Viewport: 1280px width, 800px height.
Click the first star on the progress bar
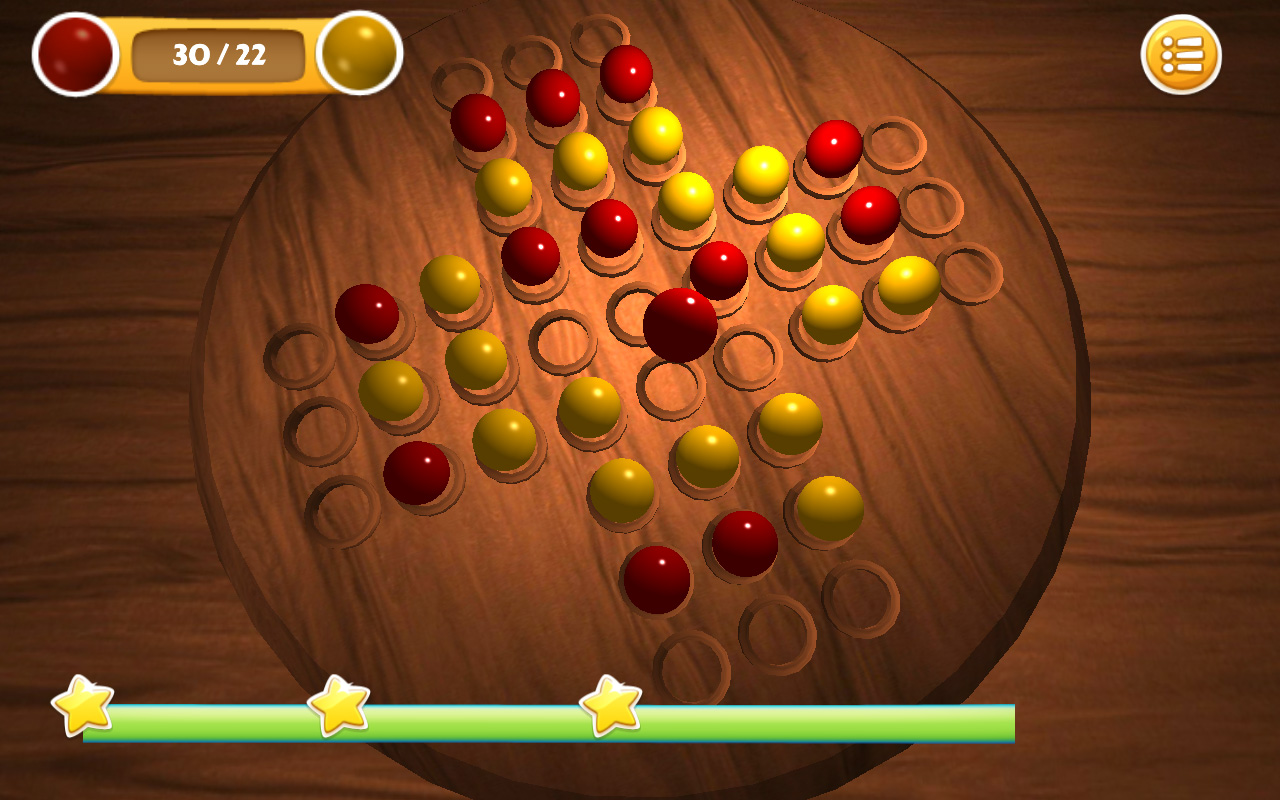point(83,708)
